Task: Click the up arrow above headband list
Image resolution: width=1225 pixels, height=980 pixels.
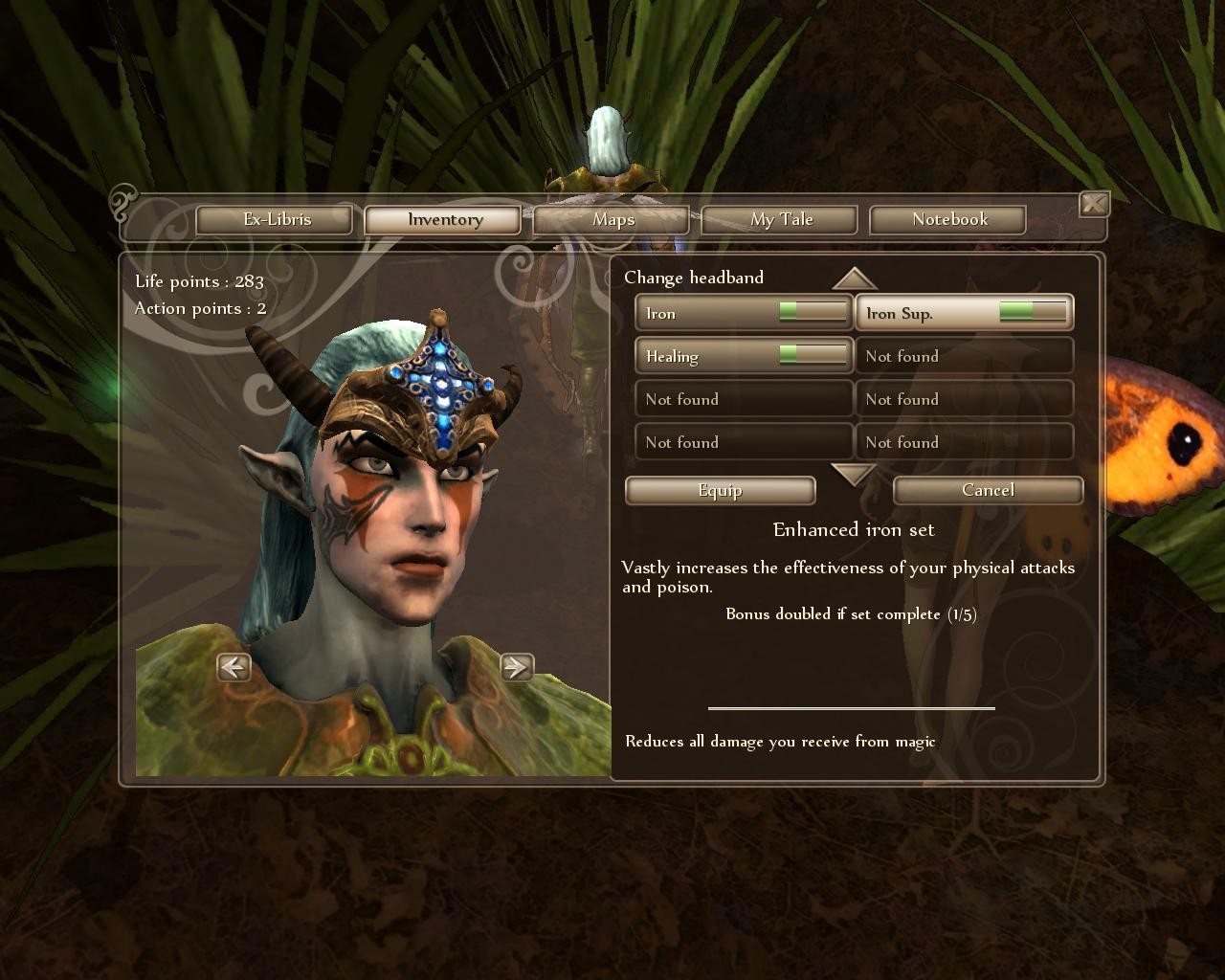Action: click(x=854, y=278)
